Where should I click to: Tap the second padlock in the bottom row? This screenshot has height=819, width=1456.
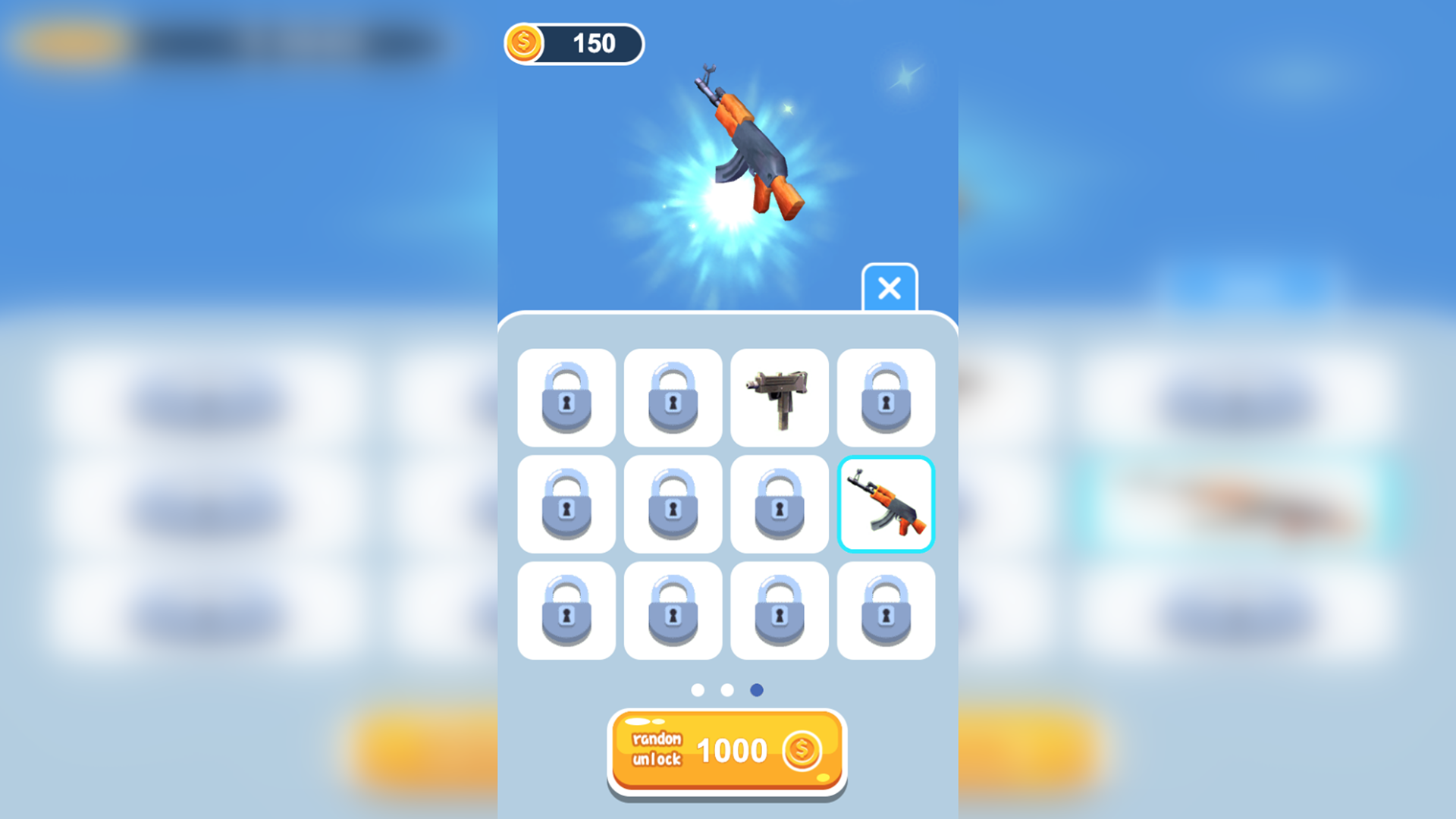[x=673, y=610]
